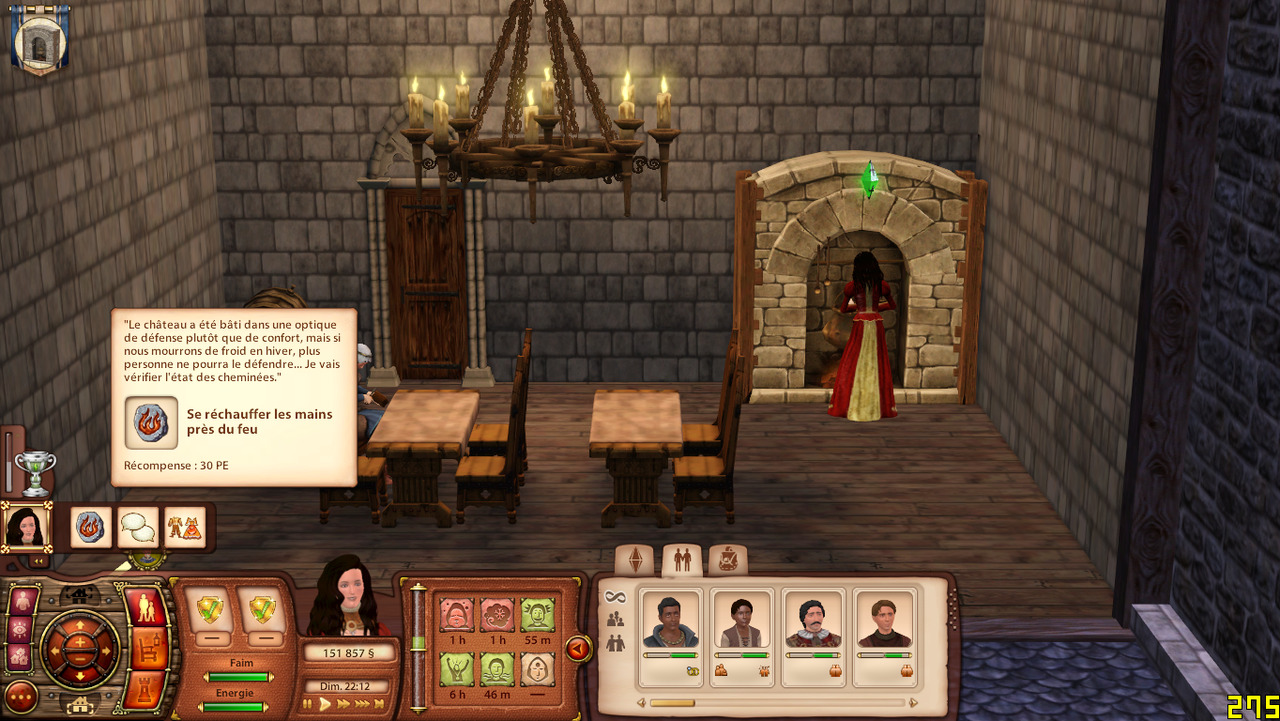
Task: Collapse panel with the red arrow button
Action: click(x=577, y=649)
